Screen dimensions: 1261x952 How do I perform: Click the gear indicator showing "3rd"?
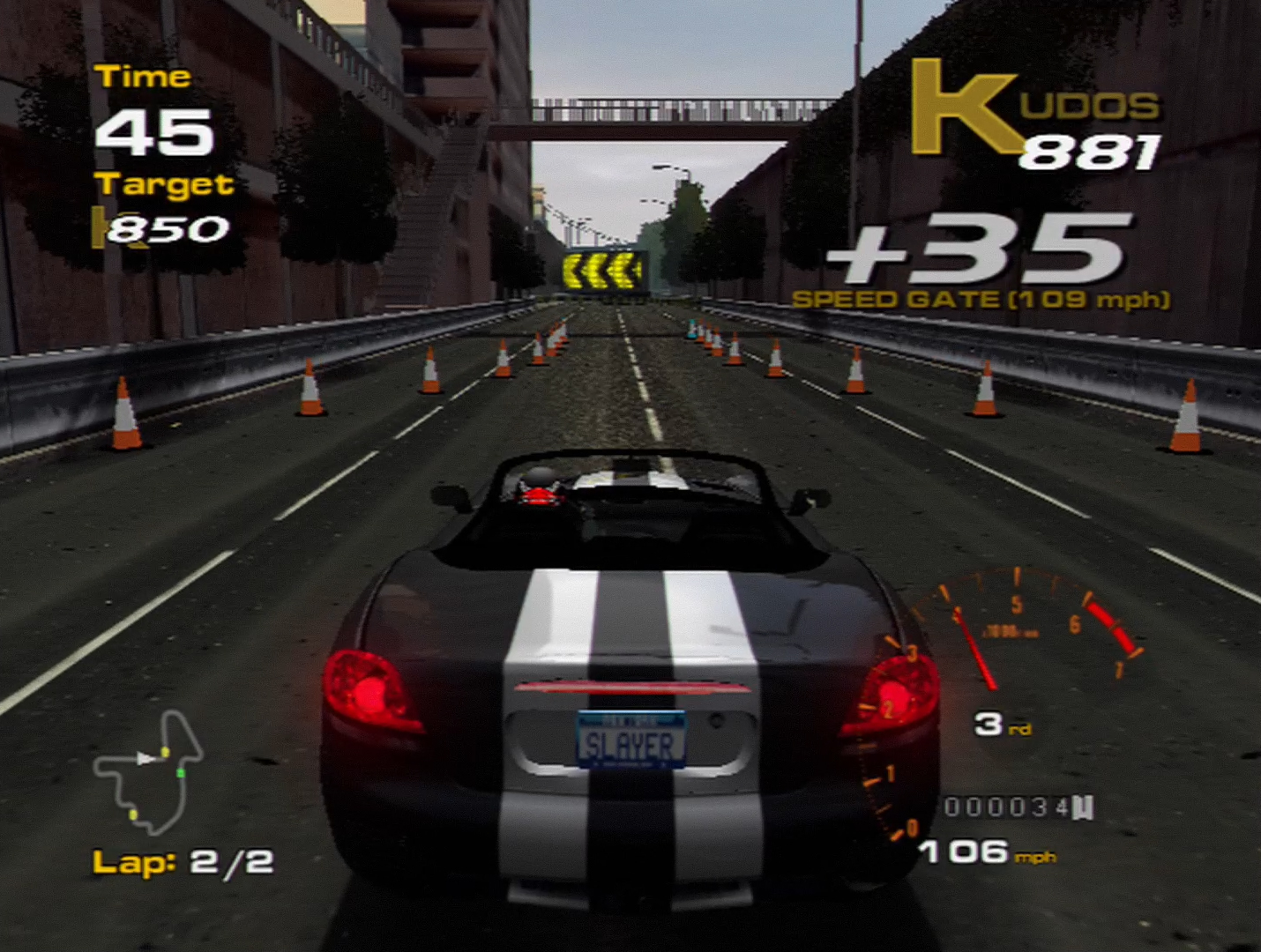point(1001,725)
